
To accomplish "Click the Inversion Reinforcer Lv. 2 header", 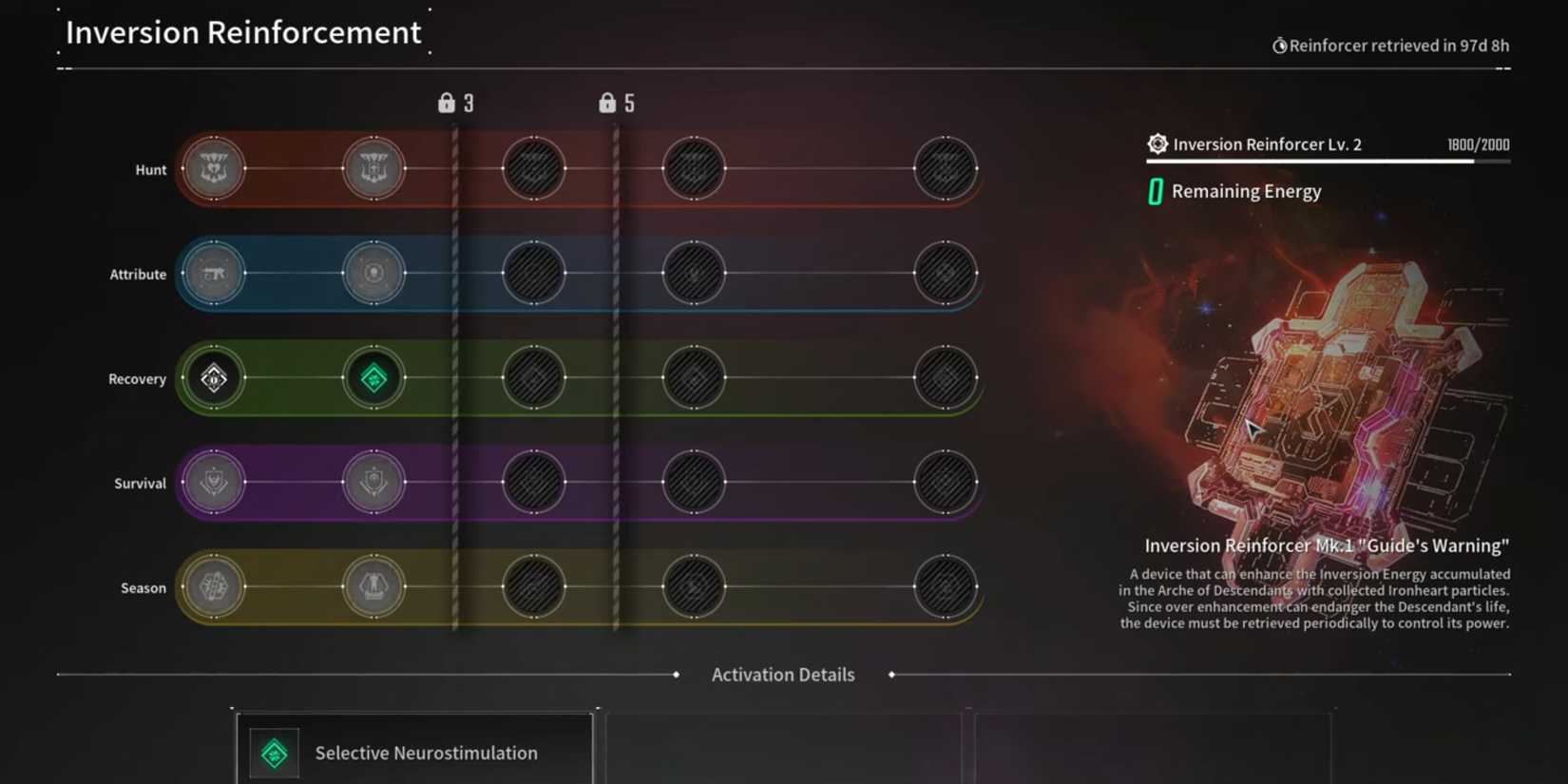I will [1264, 143].
